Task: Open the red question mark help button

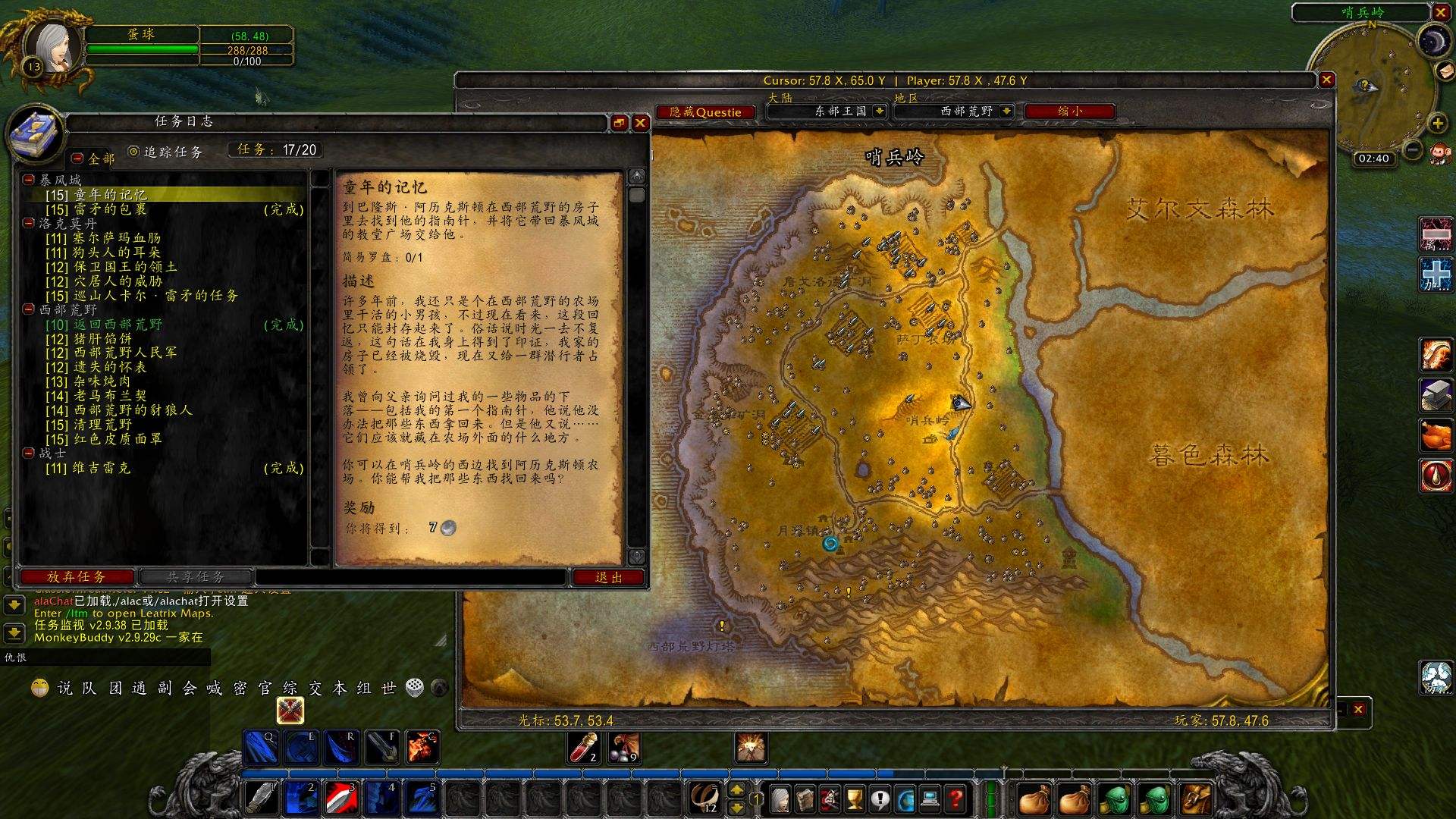Action: 955,799
